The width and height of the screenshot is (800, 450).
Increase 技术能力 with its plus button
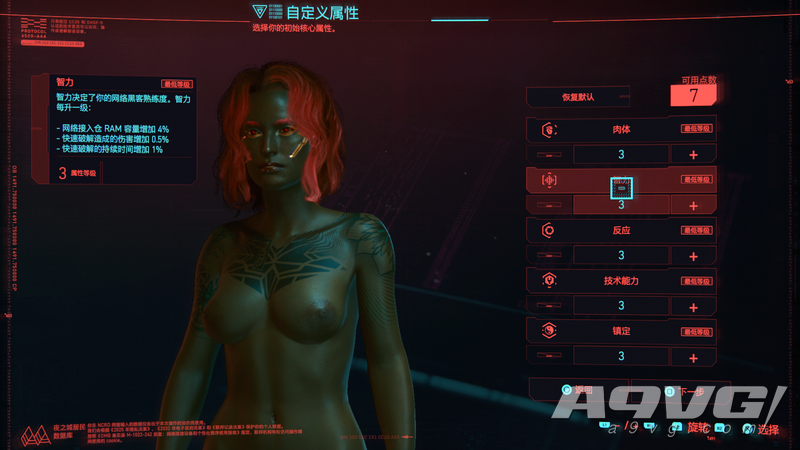coord(693,306)
